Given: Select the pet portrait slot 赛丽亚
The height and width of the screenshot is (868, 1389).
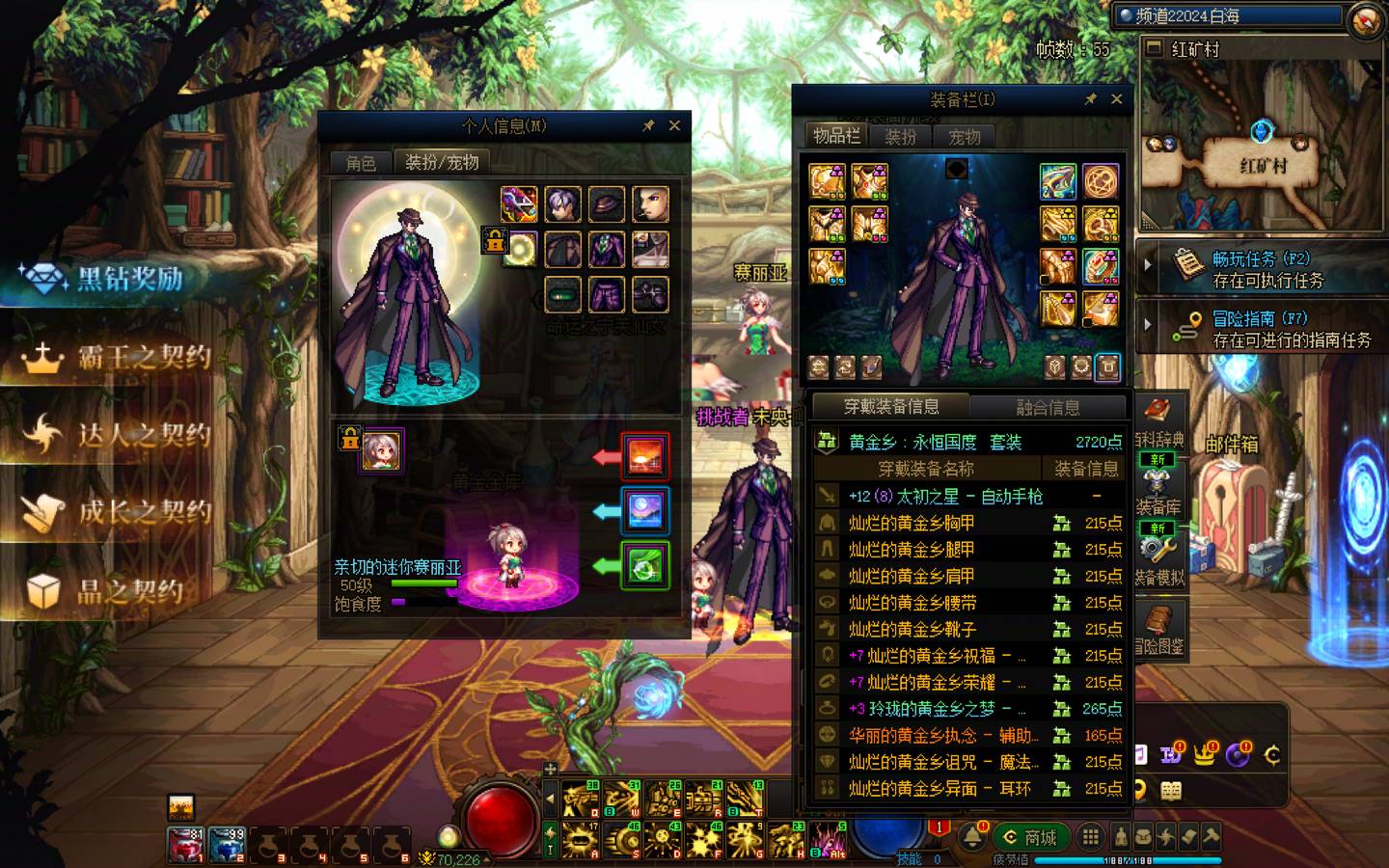Looking at the screenshot, I should [x=381, y=450].
